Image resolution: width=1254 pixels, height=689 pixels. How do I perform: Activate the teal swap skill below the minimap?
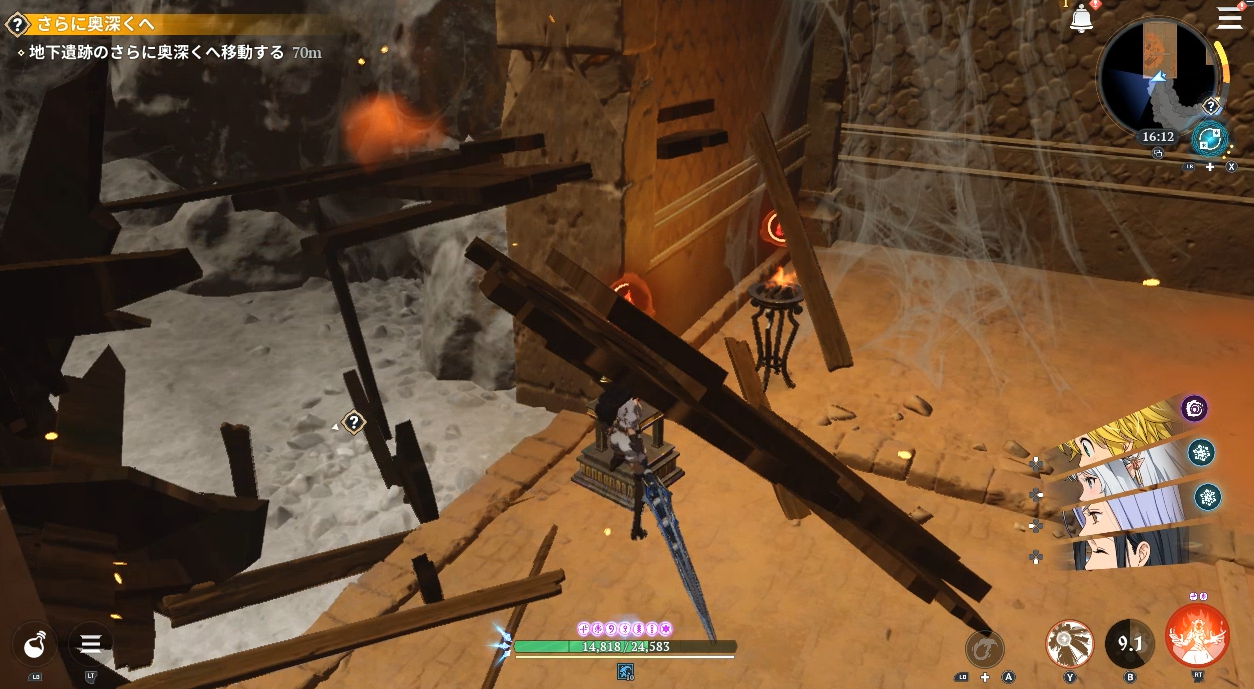(x=1209, y=140)
